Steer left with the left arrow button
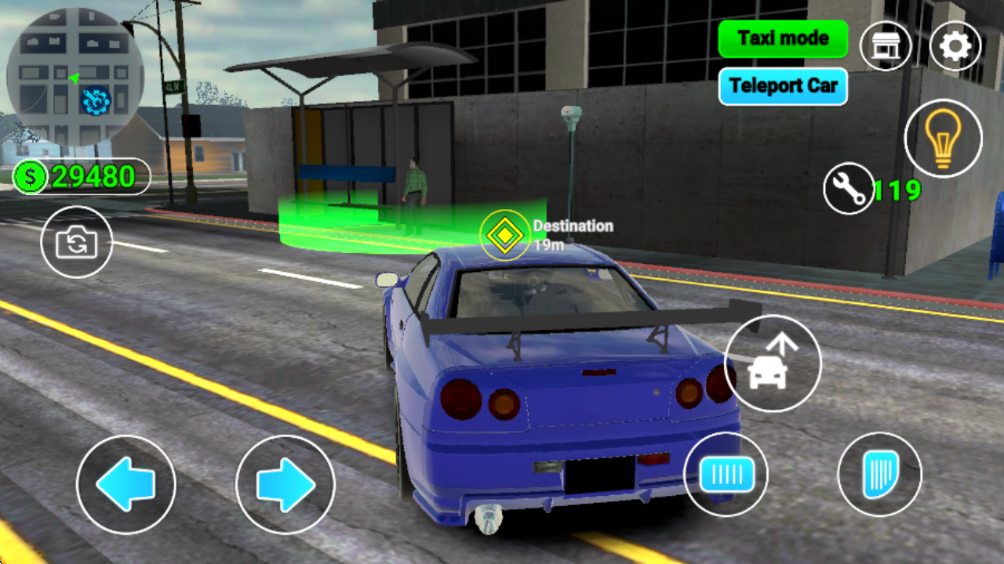The image size is (1004, 564). click(126, 485)
